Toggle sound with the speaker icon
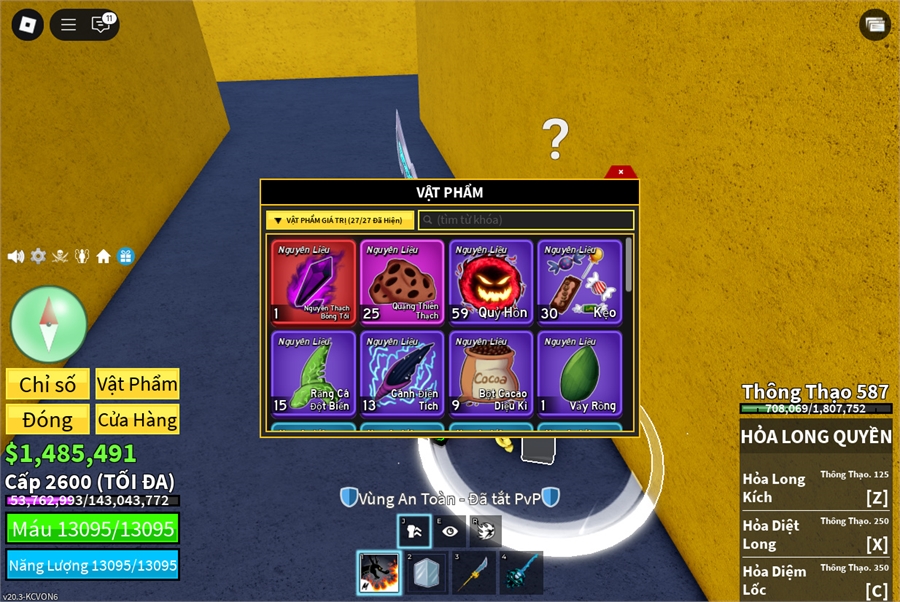900x602 pixels. (x=16, y=256)
